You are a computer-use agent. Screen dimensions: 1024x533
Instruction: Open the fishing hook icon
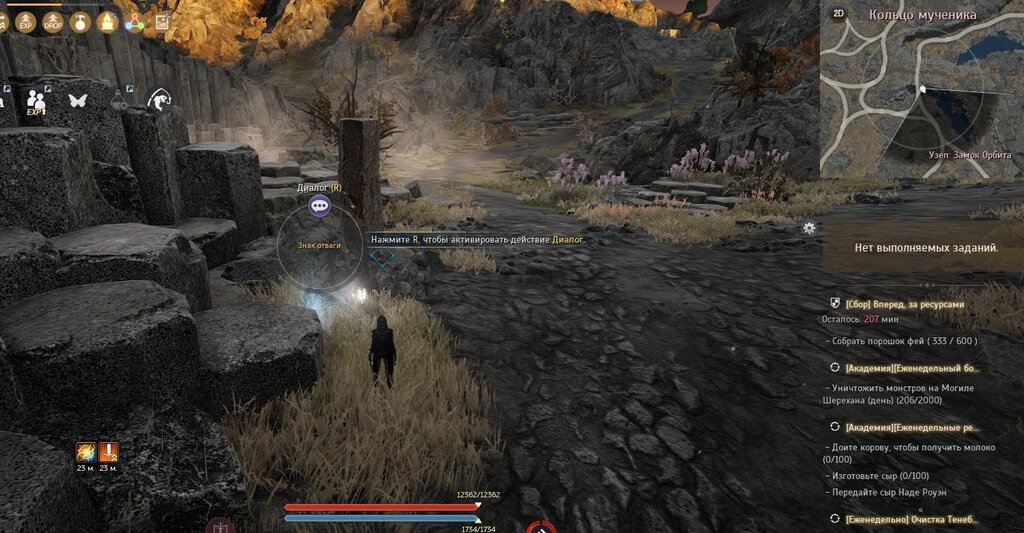158,100
